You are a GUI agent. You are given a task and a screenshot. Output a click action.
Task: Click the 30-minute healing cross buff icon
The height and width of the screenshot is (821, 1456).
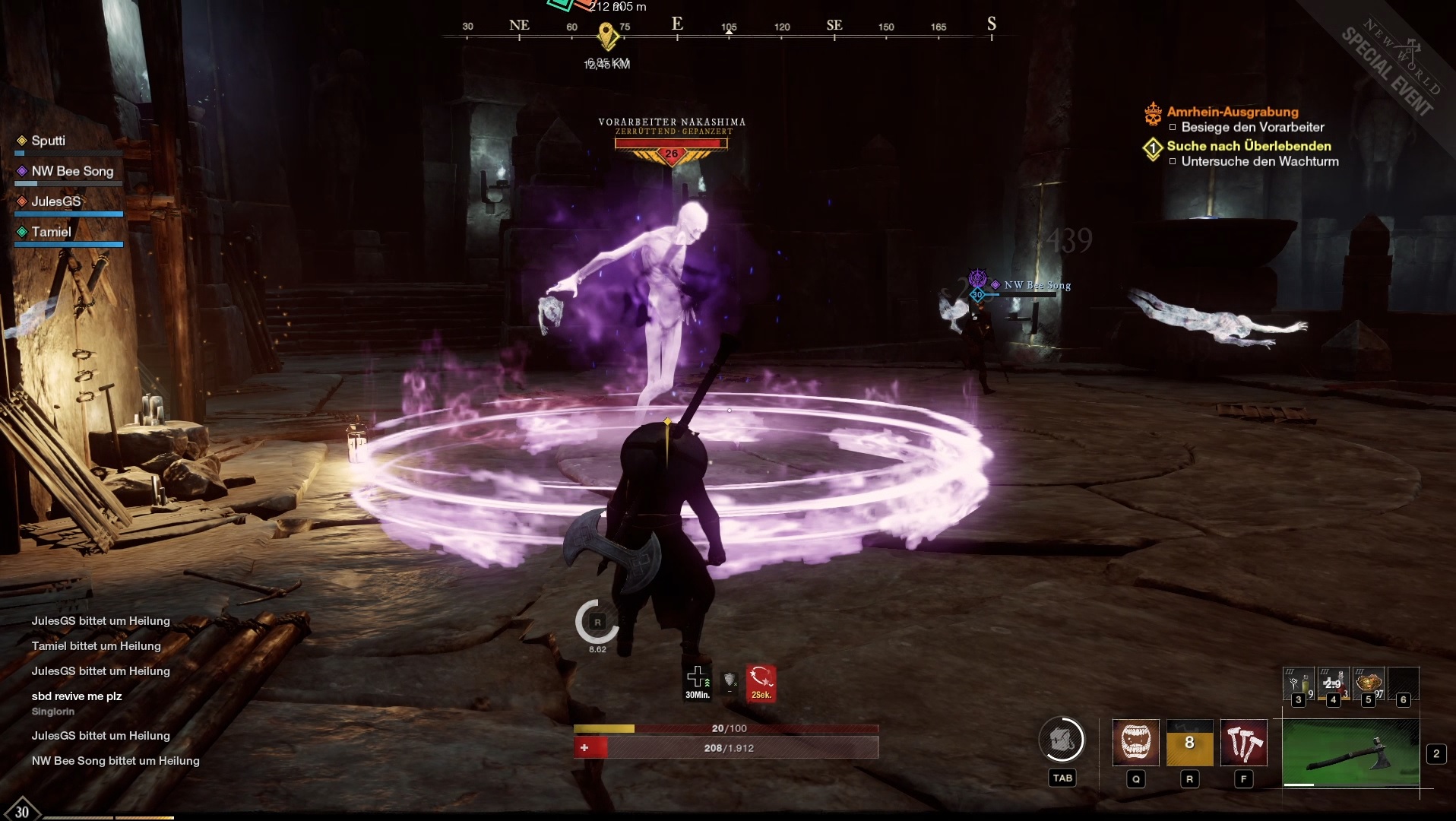coord(697,679)
